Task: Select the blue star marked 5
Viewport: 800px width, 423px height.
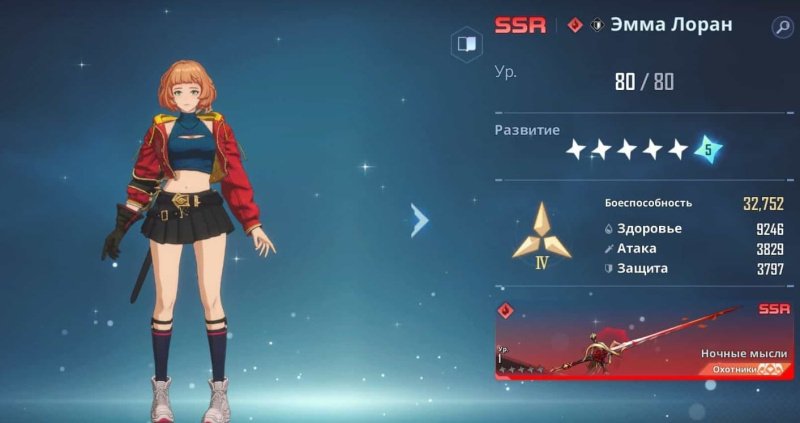Action: [708, 149]
